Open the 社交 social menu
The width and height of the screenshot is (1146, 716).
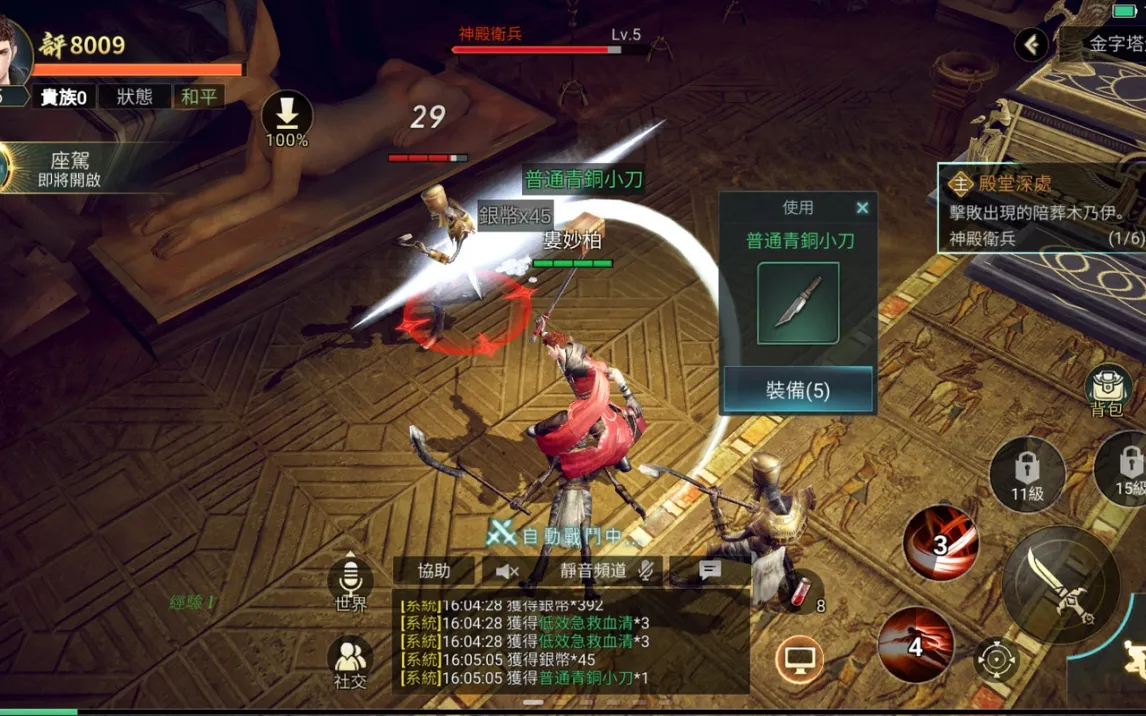pyautogui.click(x=350, y=660)
